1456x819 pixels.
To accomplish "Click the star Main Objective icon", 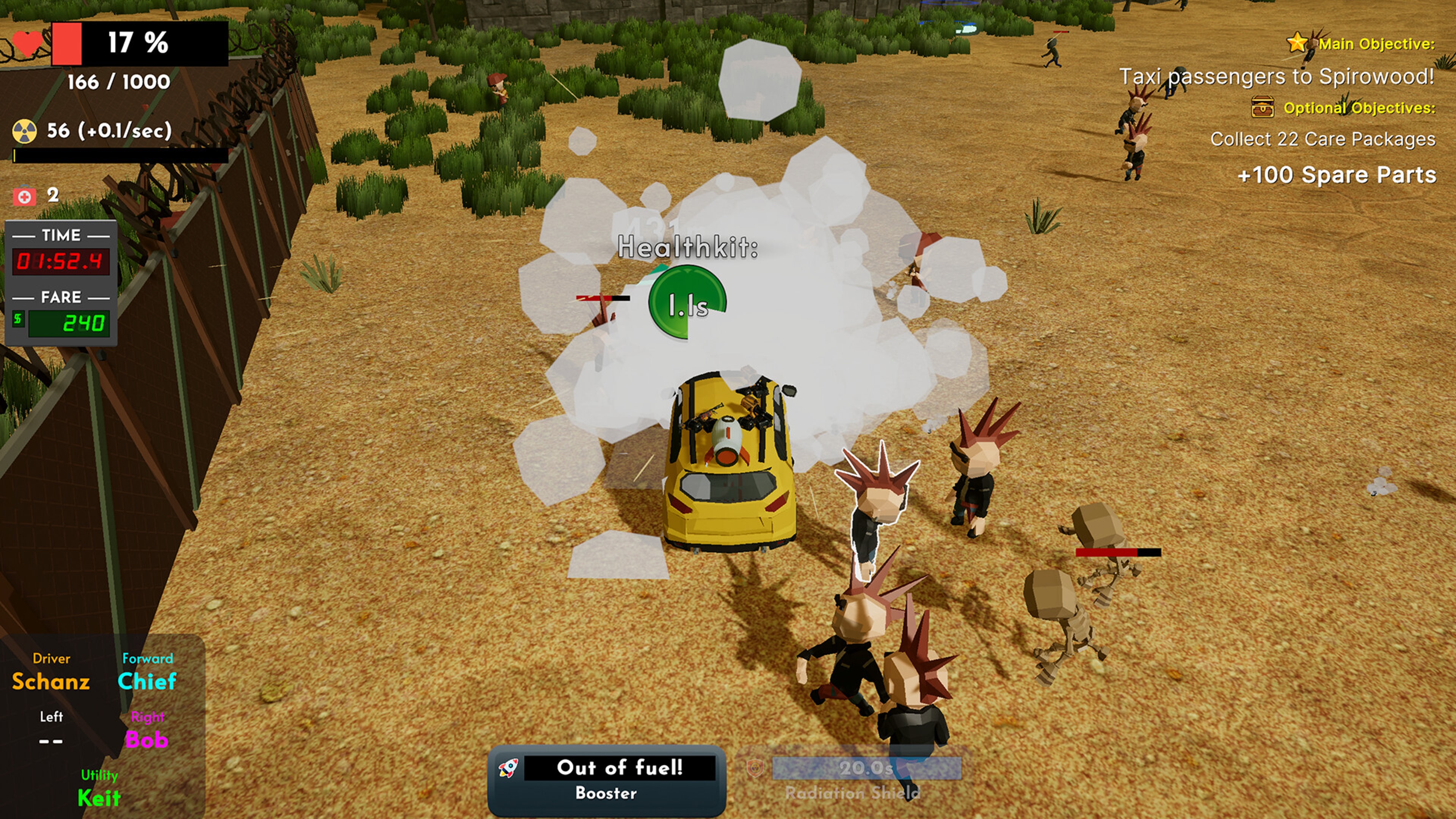I will tap(1297, 42).
